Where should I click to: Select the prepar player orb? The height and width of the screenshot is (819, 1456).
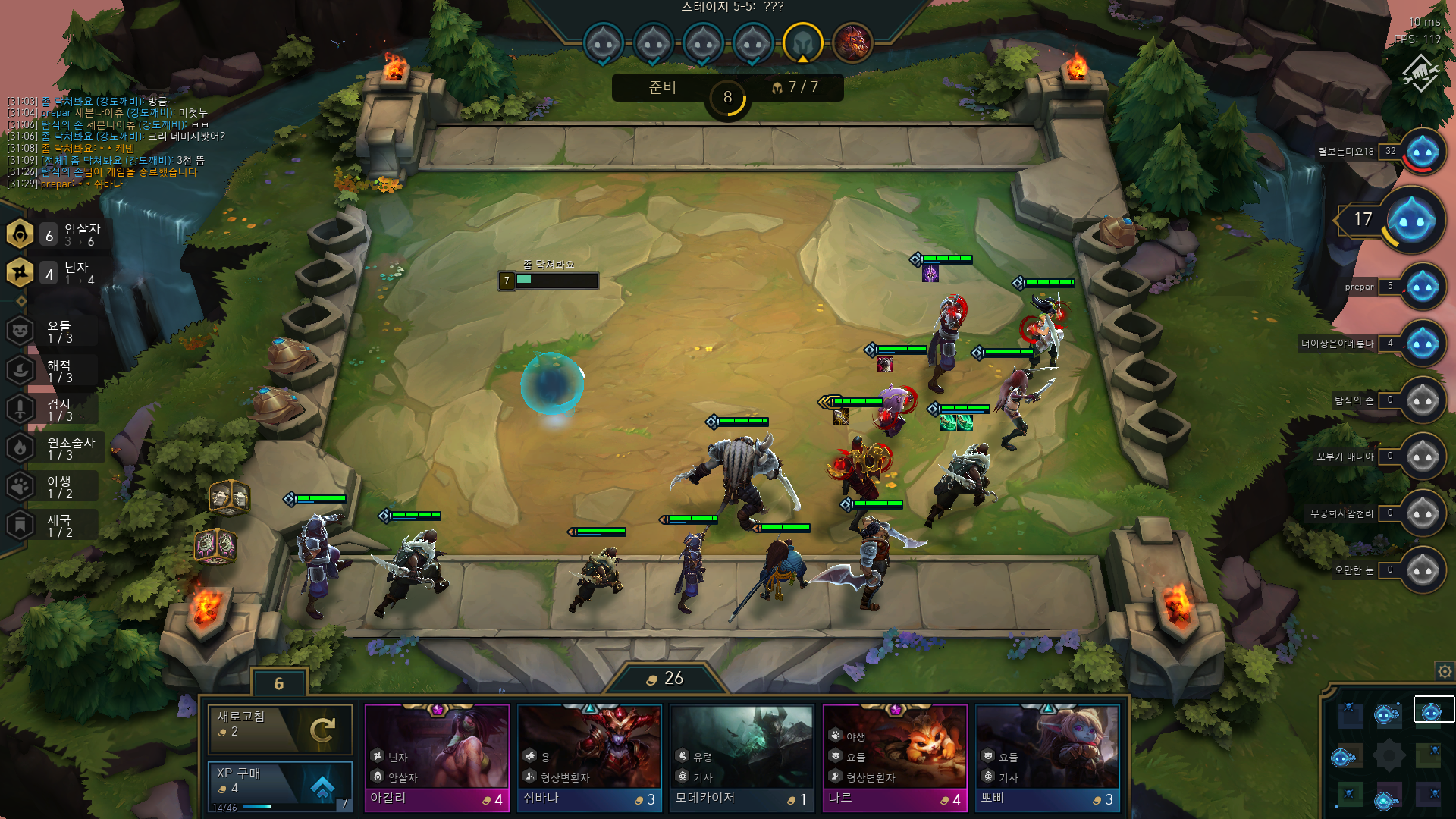1423,287
